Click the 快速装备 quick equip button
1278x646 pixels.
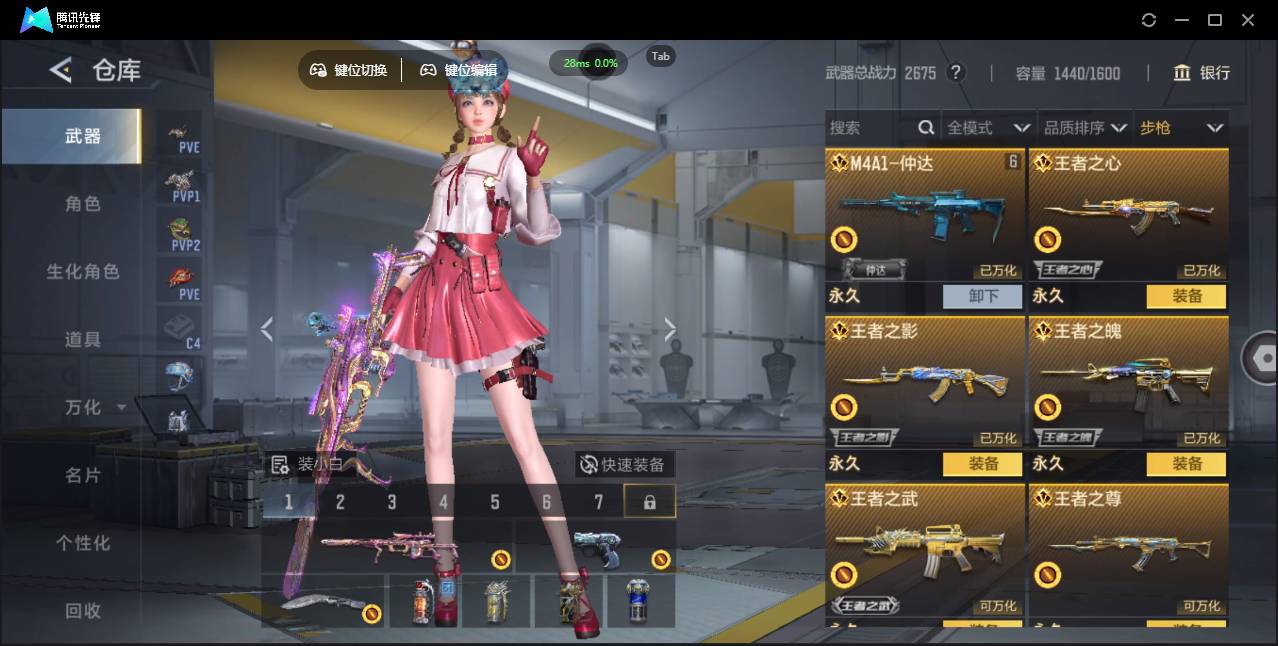[624, 465]
